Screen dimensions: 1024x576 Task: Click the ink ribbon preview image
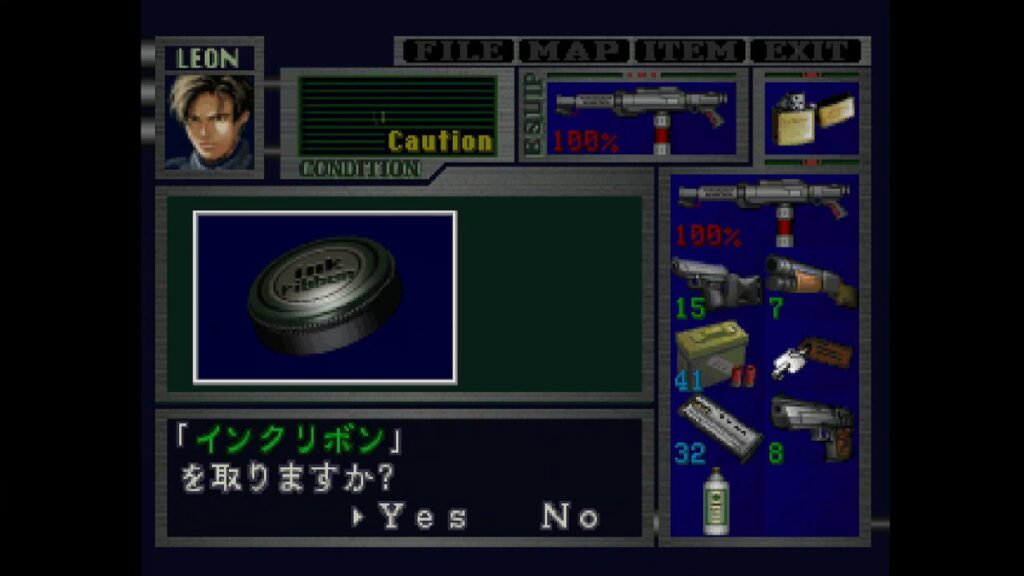(325, 297)
